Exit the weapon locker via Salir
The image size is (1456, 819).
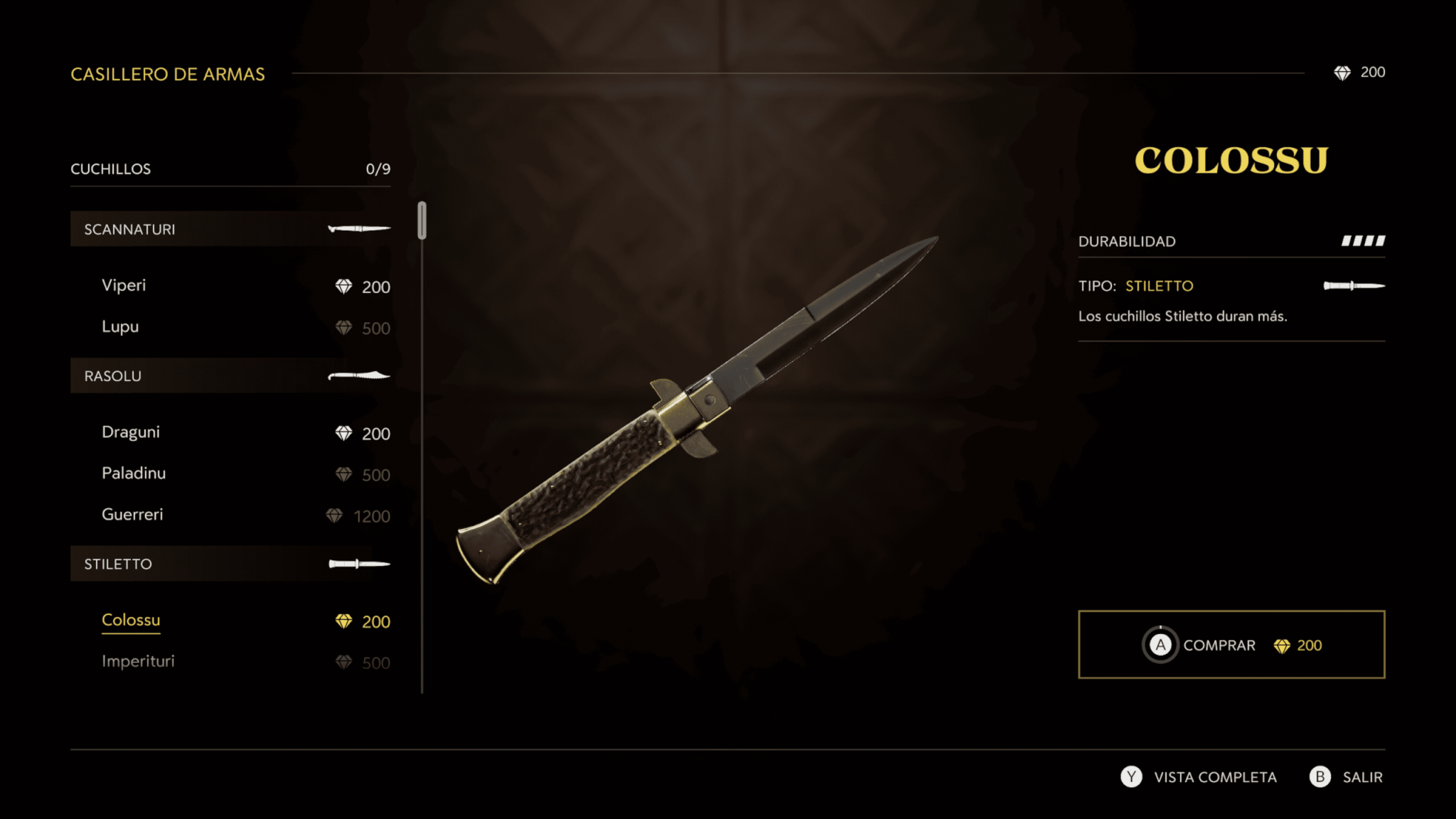[1347, 777]
